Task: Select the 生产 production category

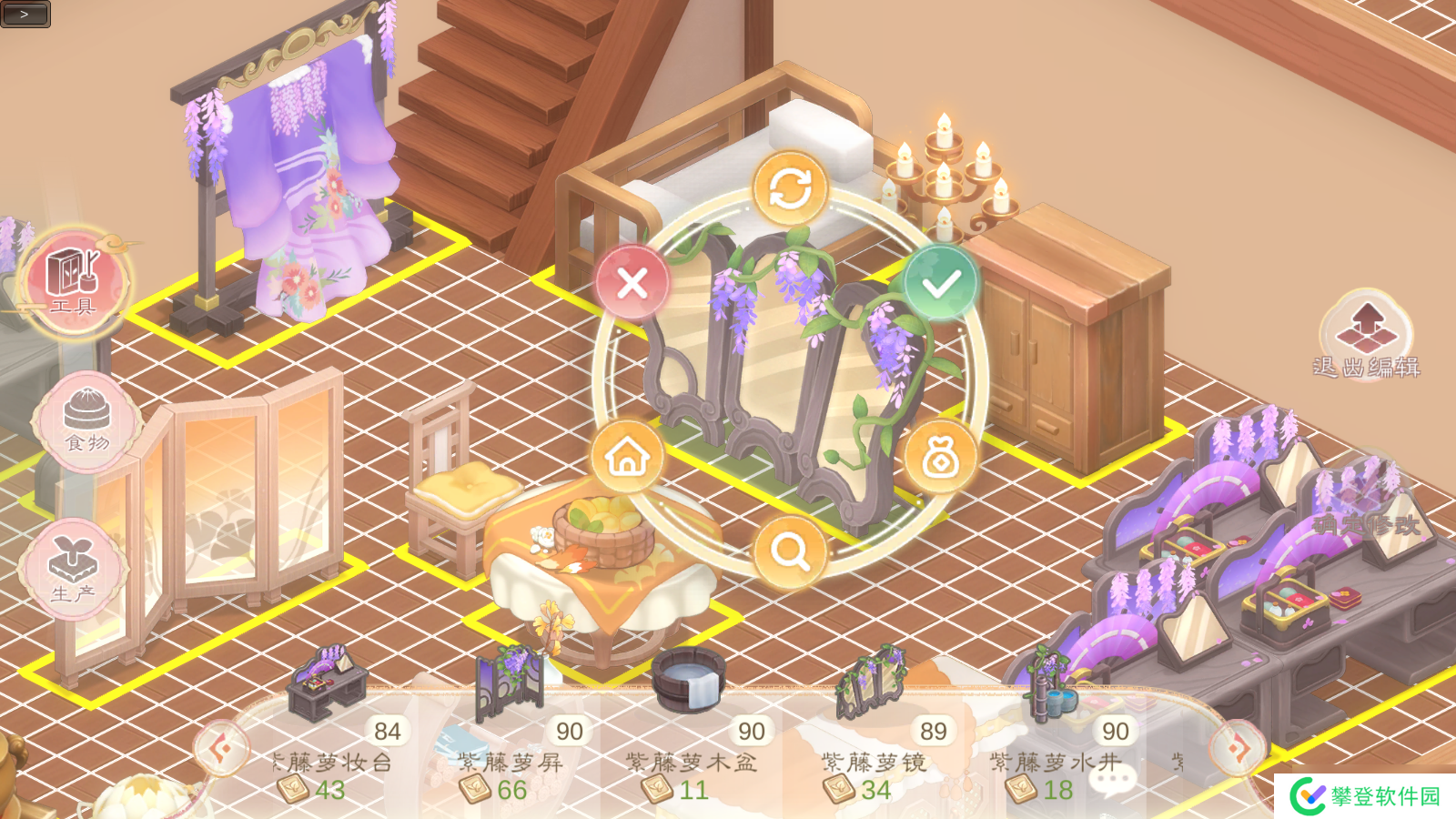Action: point(75,569)
